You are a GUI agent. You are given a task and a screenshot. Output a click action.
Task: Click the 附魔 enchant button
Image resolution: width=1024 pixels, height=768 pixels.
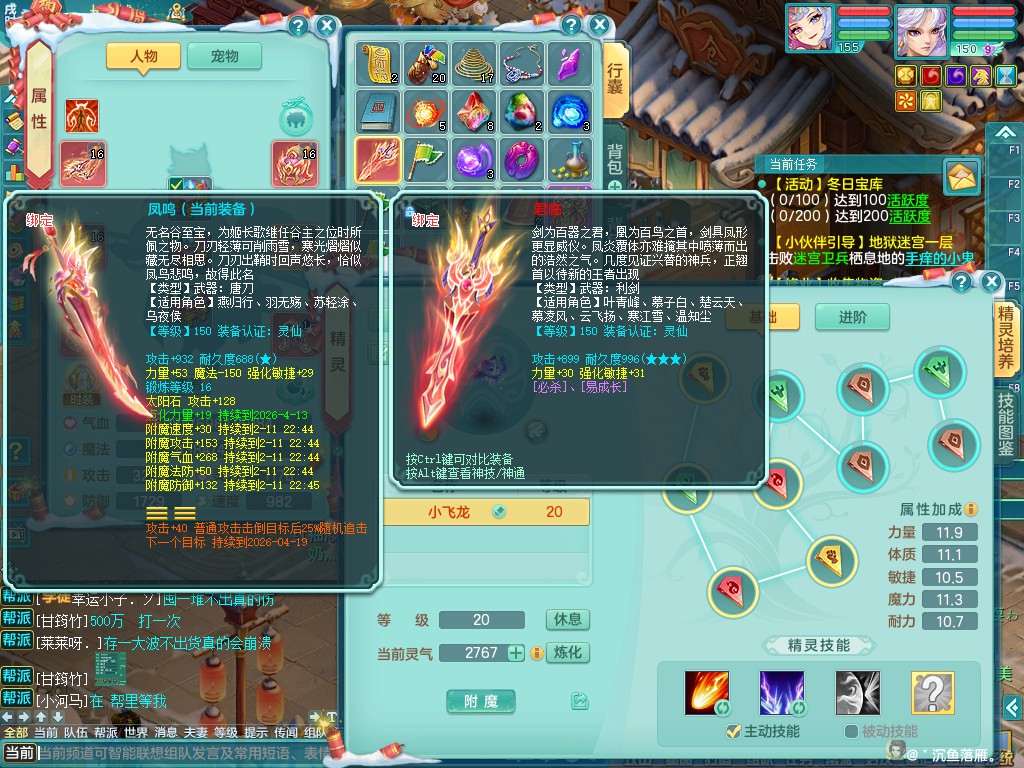point(481,702)
